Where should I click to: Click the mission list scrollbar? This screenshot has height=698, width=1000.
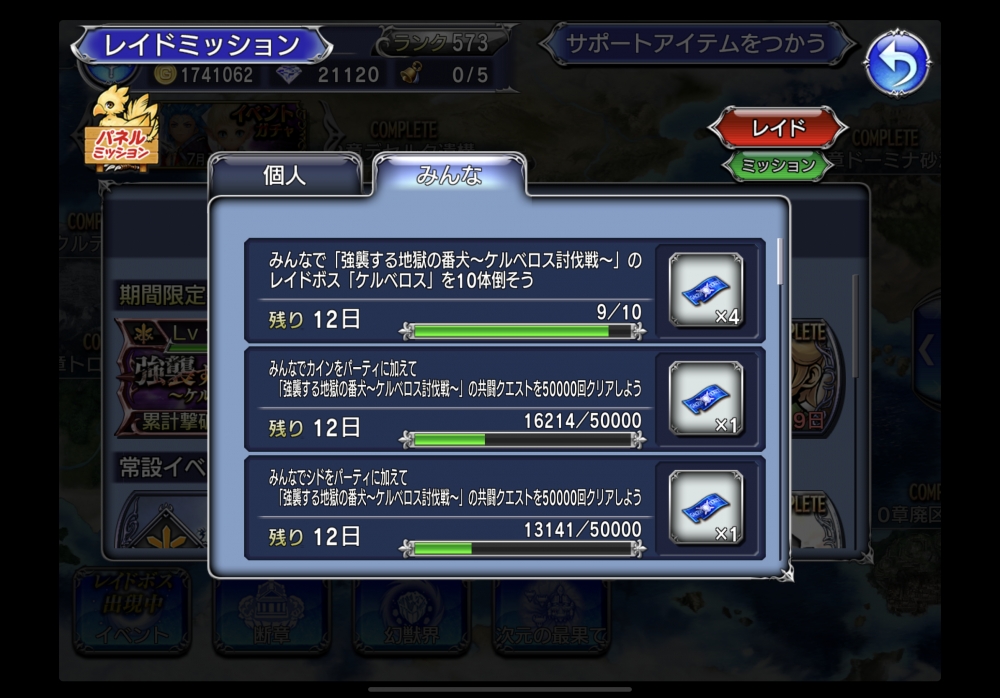780,262
